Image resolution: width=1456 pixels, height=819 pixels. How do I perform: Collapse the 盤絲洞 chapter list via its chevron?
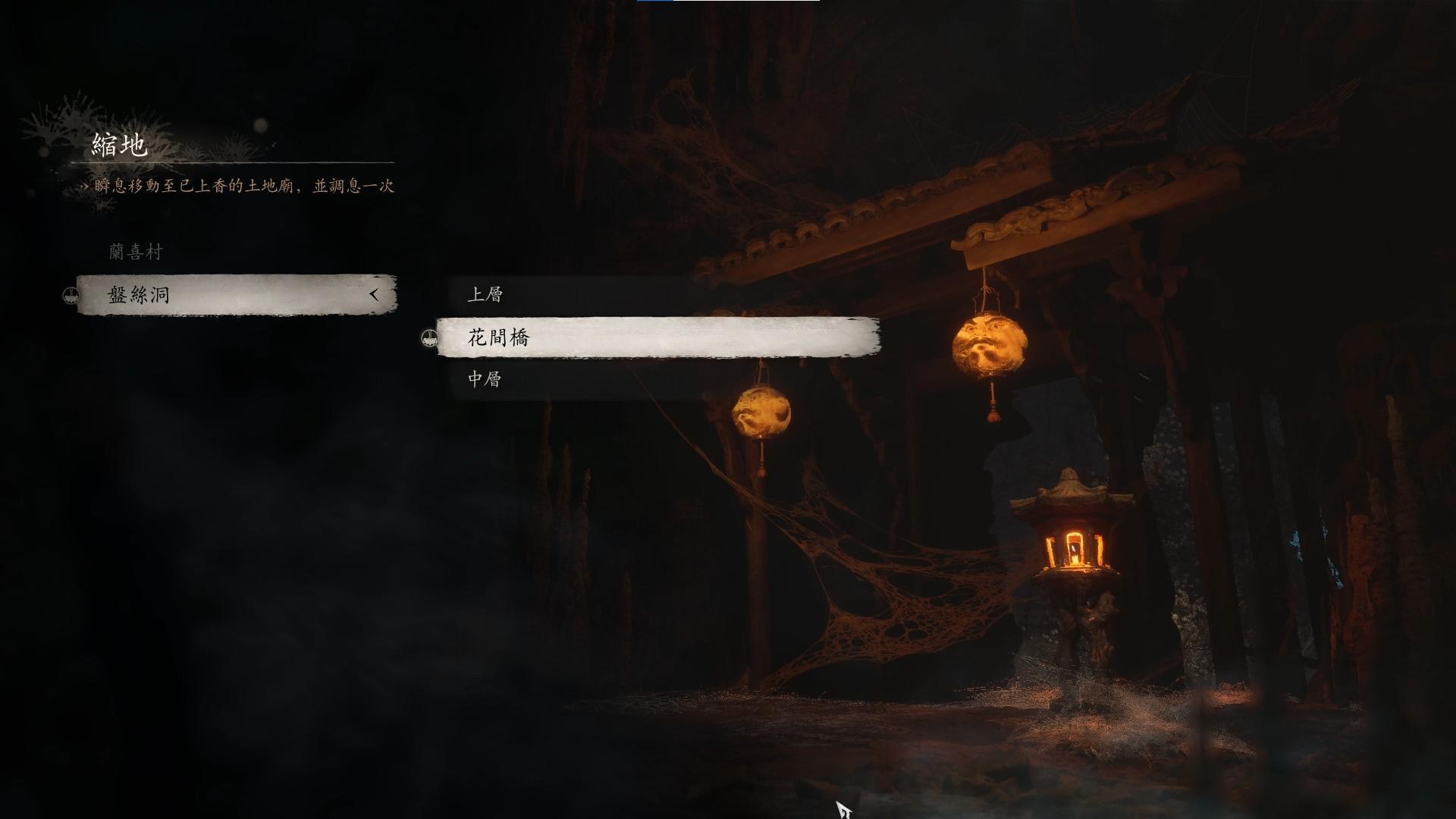pos(373,296)
